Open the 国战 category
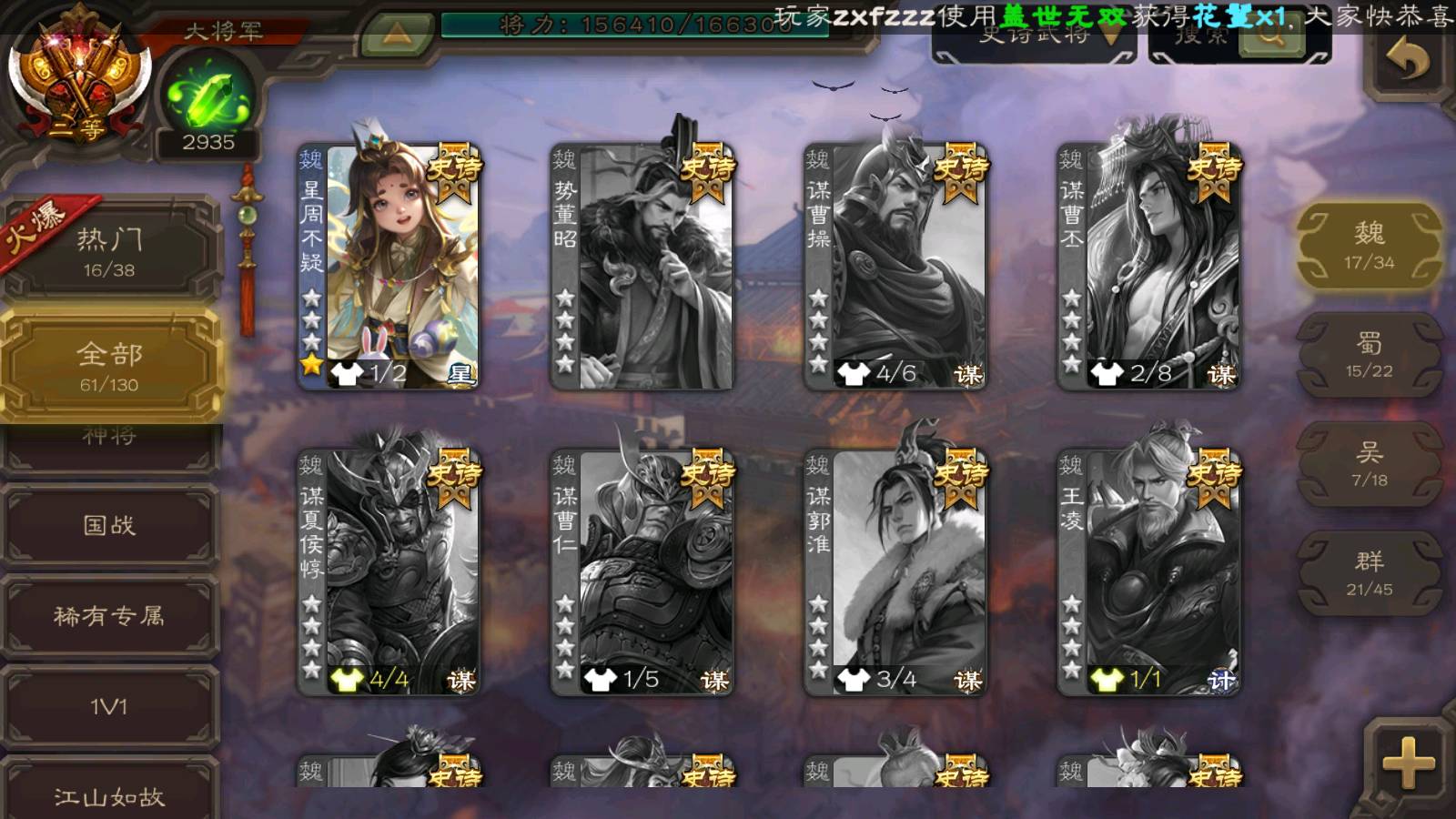Screen dimensions: 1456x819 click(109, 525)
